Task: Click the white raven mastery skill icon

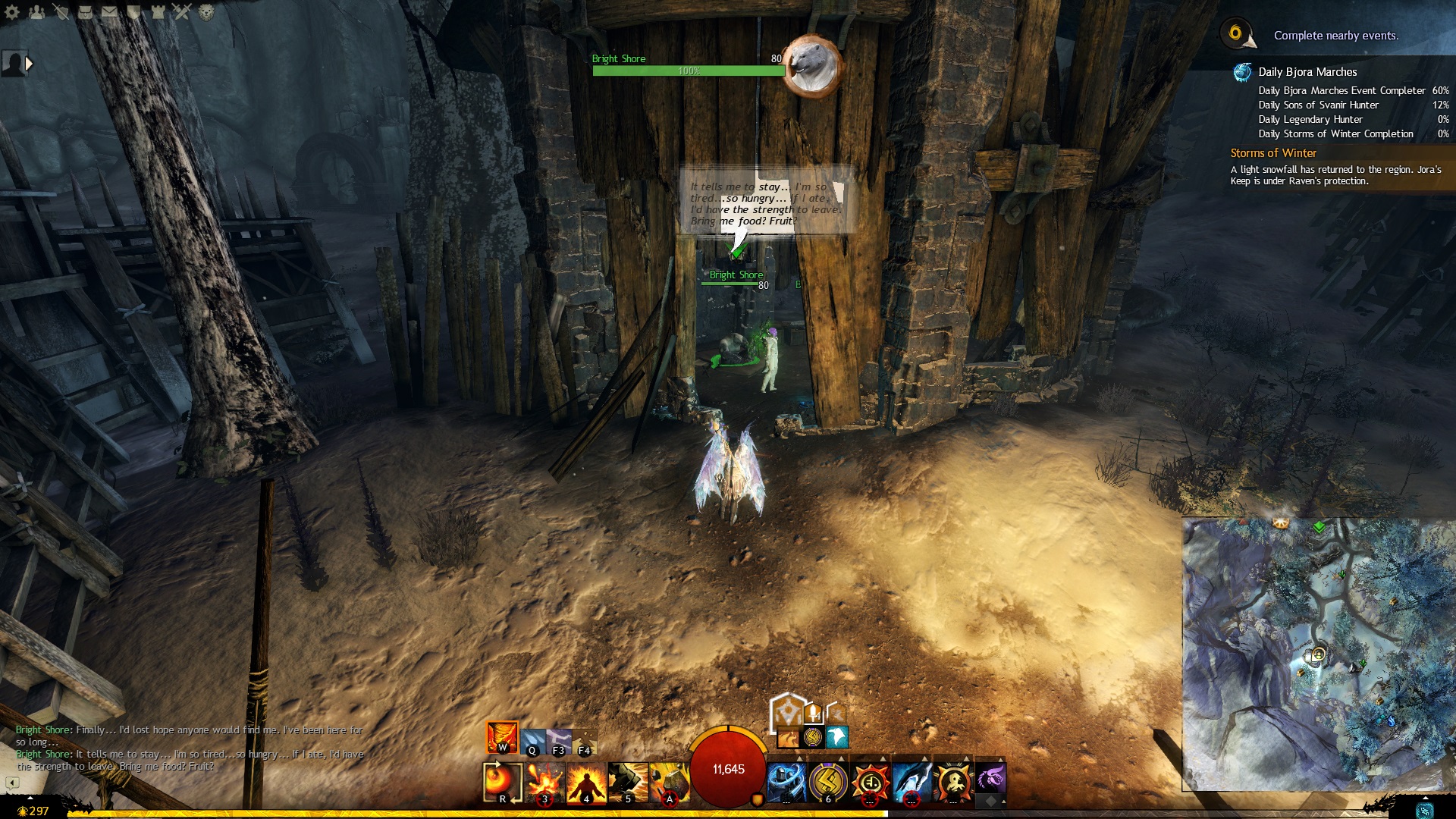Action: pyautogui.click(x=836, y=736)
